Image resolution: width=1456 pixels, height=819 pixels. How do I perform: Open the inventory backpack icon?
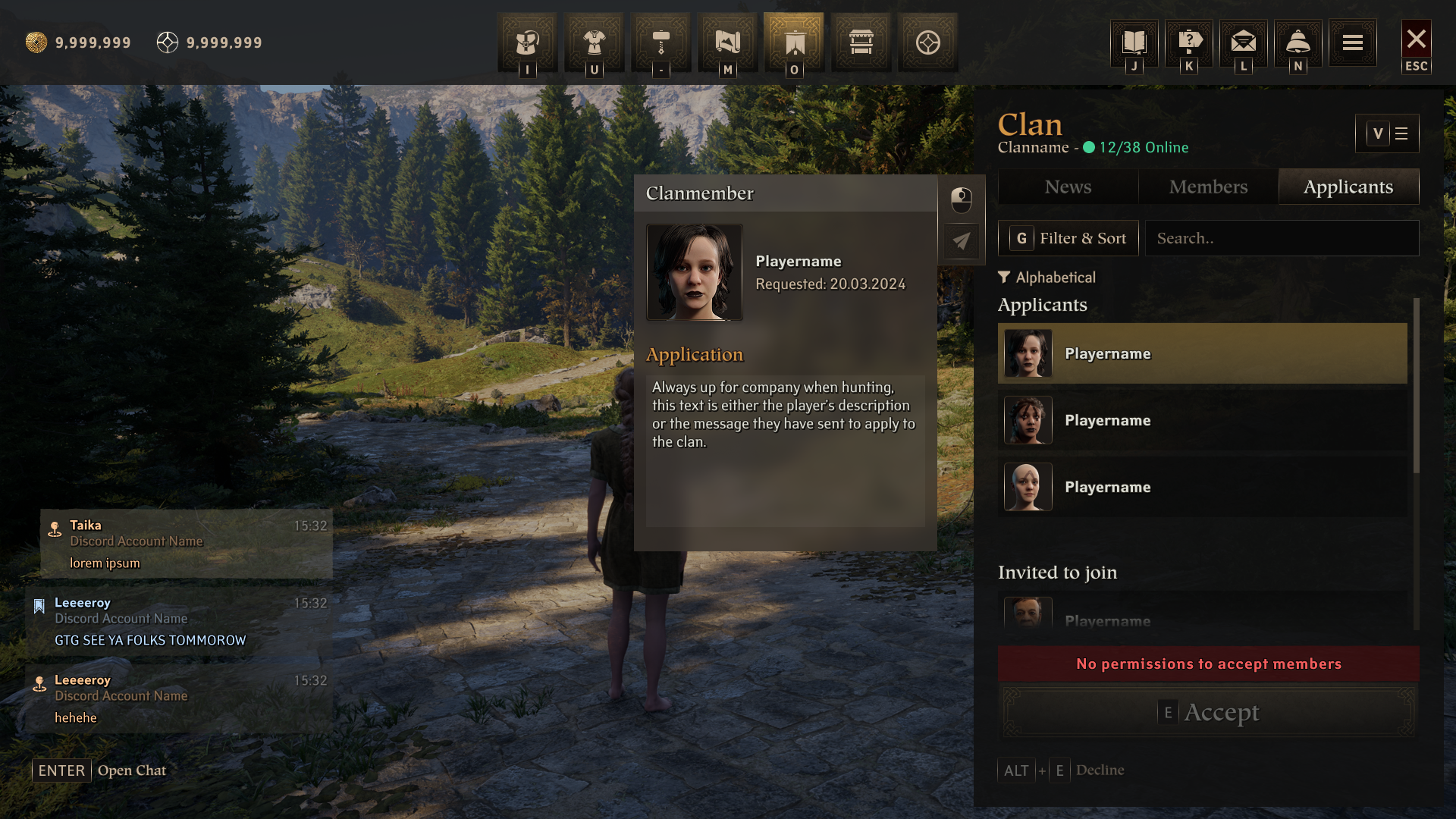pos(527,42)
